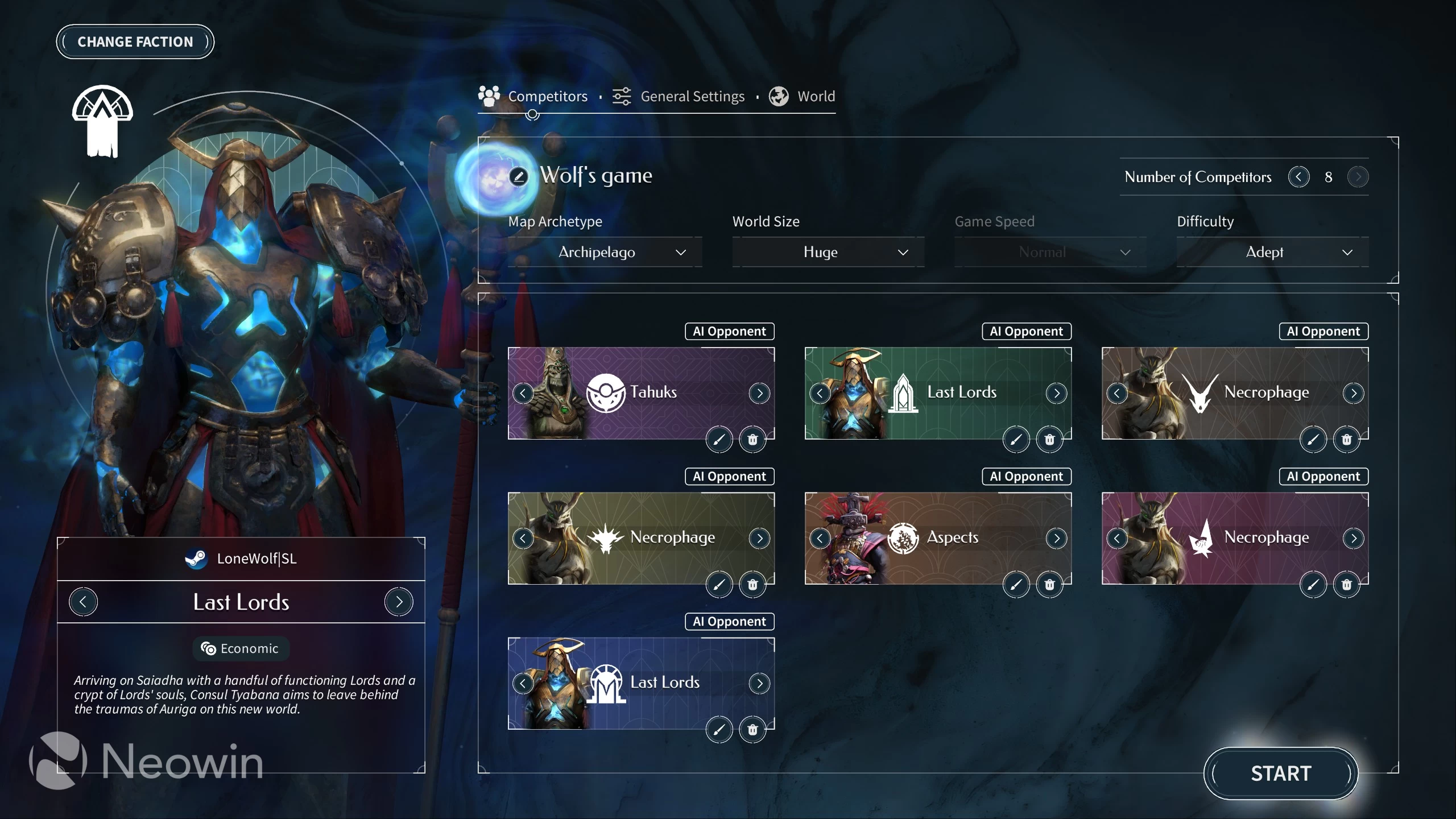Open the Map Archetype dropdown
The image size is (1456, 819).
[605, 252]
